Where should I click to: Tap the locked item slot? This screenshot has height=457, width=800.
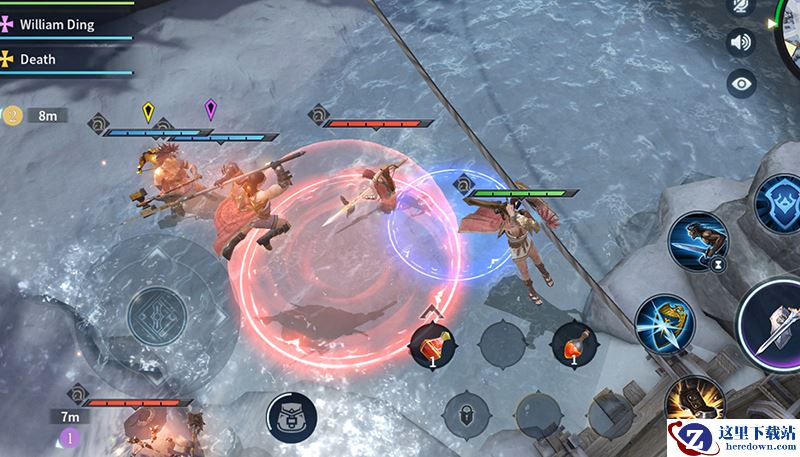click(x=465, y=411)
